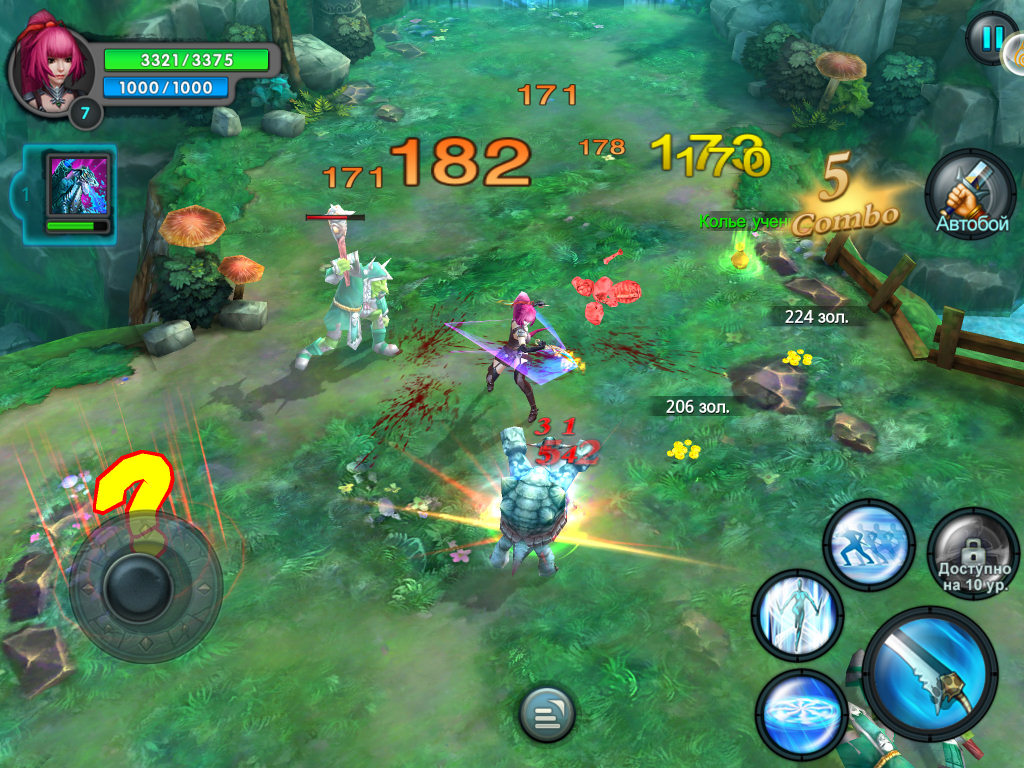Trigger the whirlwind spin skill
The width and height of the screenshot is (1024, 768).
point(801,712)
